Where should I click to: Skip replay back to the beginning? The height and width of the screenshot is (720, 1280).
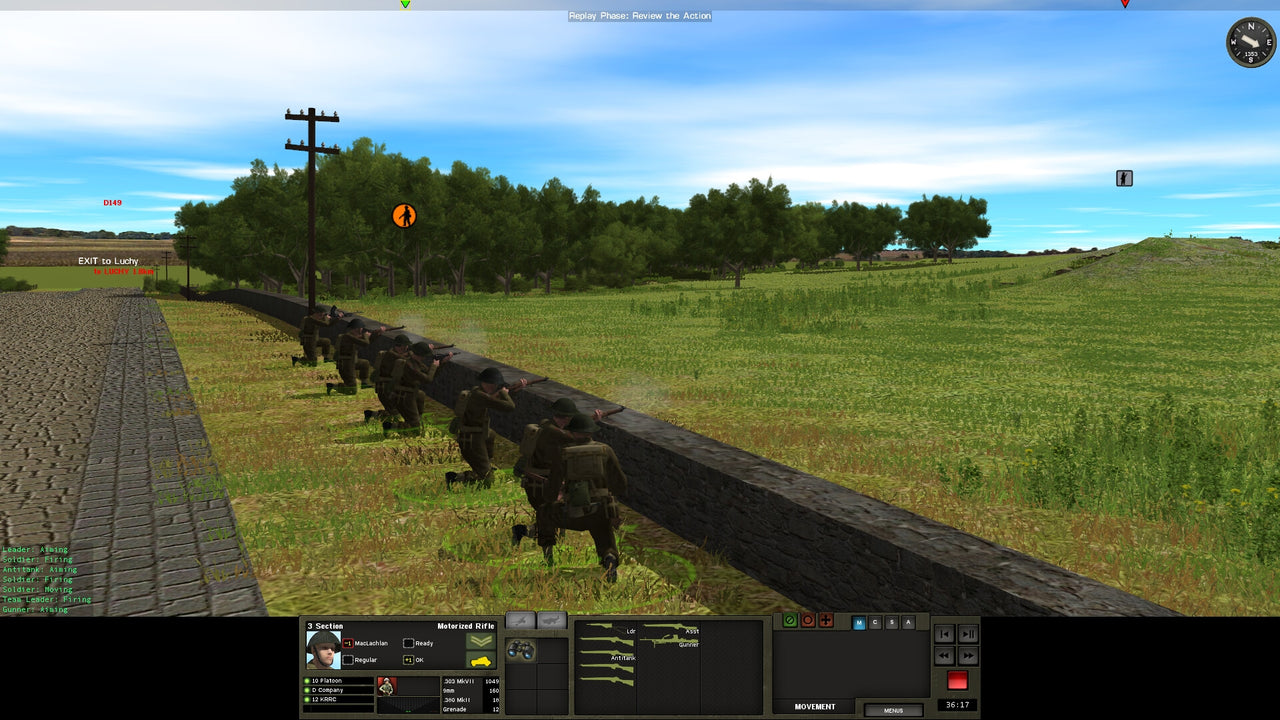943,634
